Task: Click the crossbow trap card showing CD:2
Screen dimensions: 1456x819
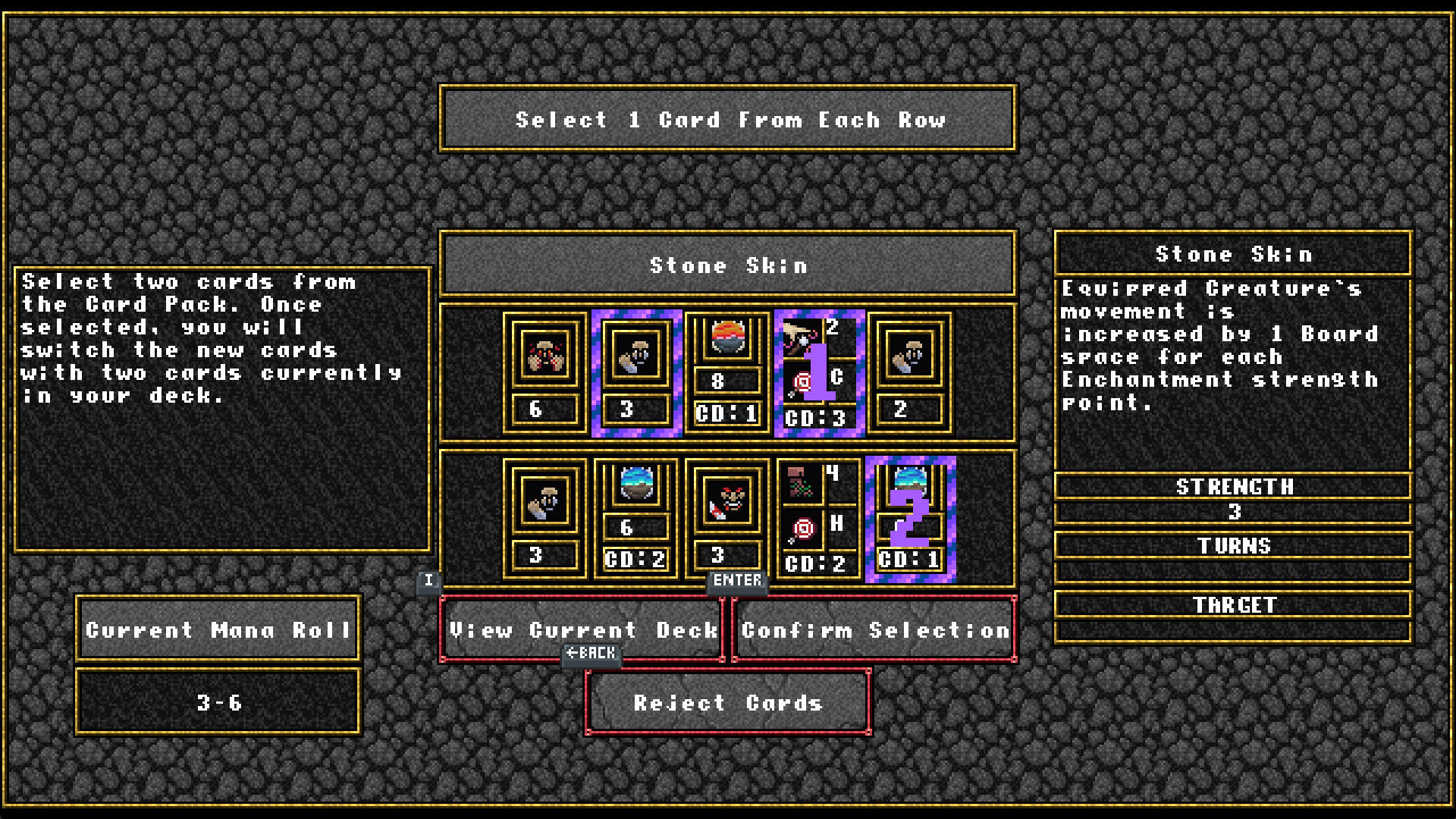Action: (817, 519)
